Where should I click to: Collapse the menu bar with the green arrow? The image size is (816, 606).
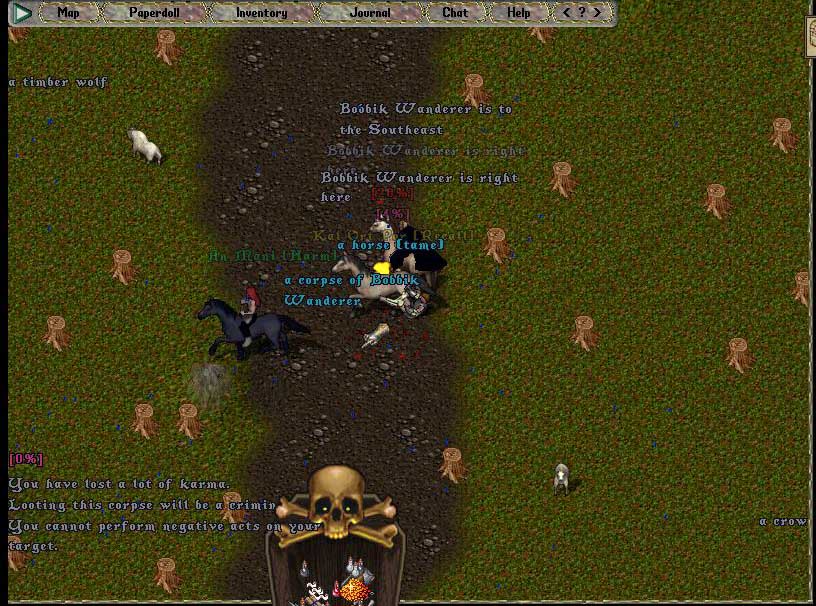point(22,13)
